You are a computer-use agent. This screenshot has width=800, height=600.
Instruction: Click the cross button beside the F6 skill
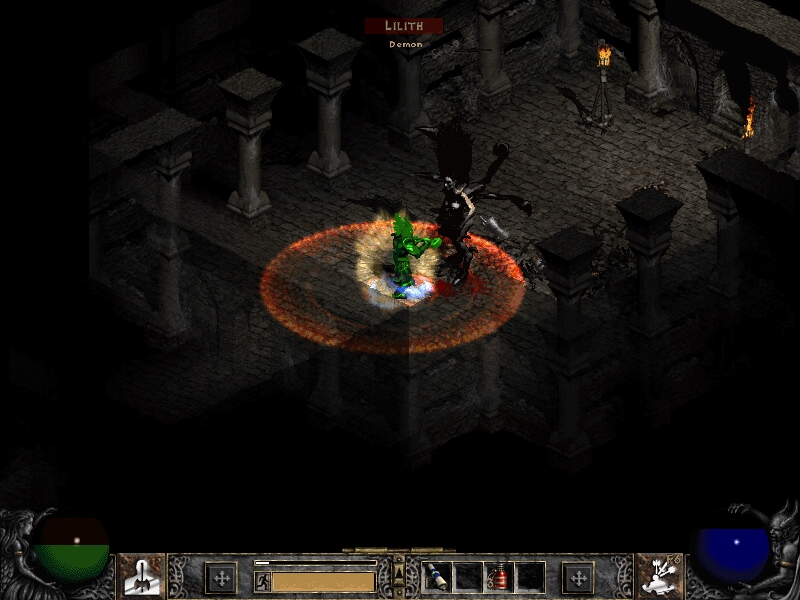[x=578, y=577]
